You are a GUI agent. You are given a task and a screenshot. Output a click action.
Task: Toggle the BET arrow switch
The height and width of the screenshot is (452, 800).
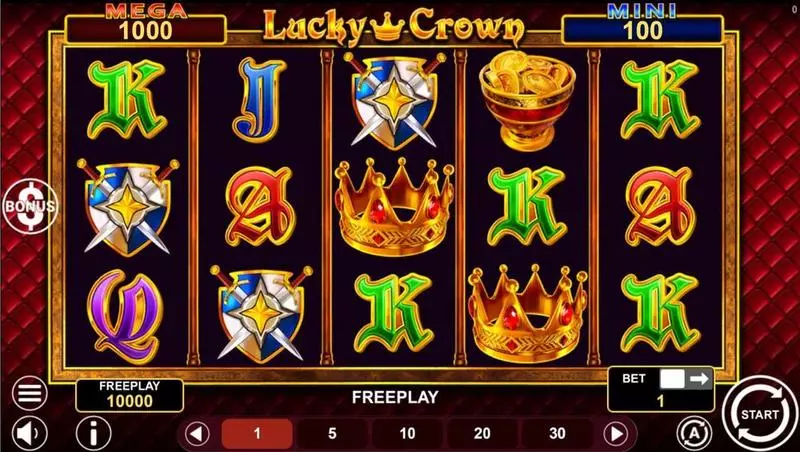pyautogui.click(x=685, y=379)
